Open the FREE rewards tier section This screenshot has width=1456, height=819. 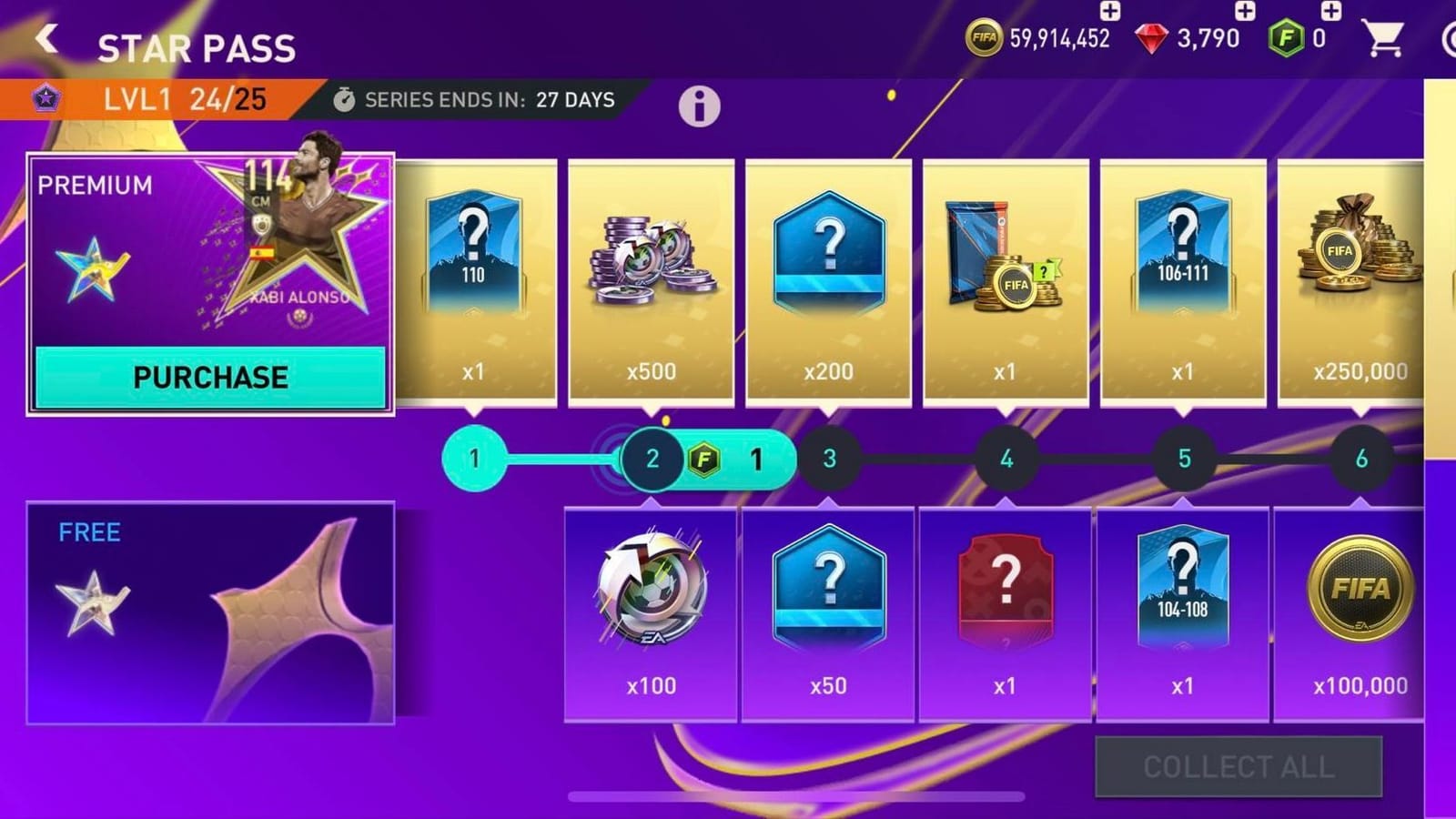click(x=209, y=610)
